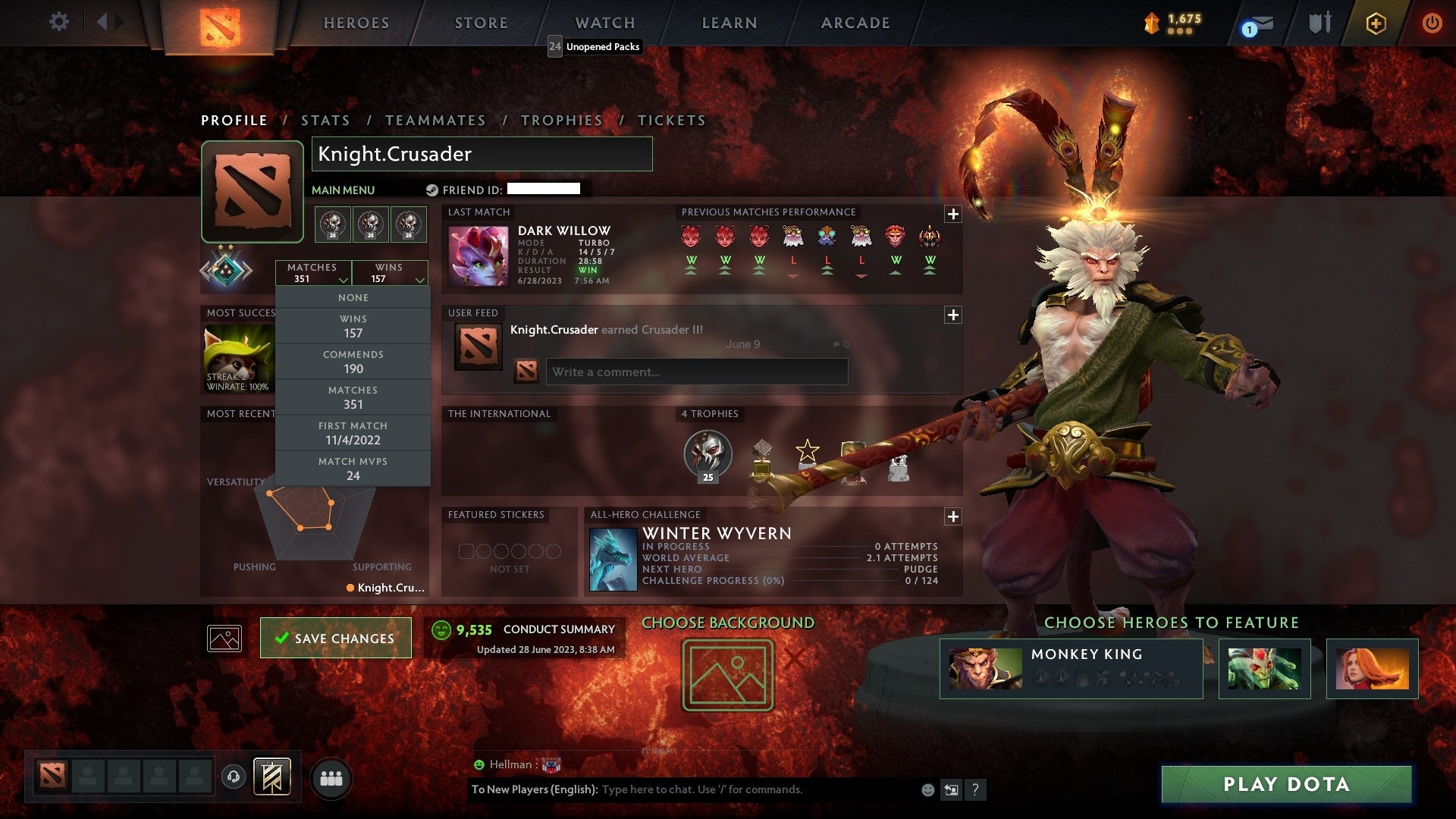Click the power exit icon
The height and width of the screenshot is (819, 1456).
1433,23
